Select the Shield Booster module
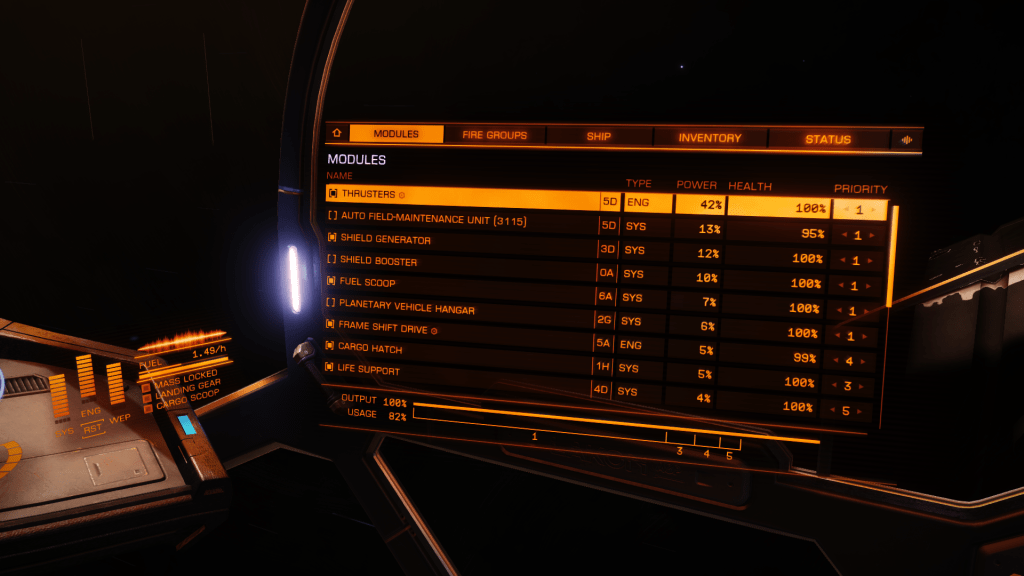 click(460, 262)
